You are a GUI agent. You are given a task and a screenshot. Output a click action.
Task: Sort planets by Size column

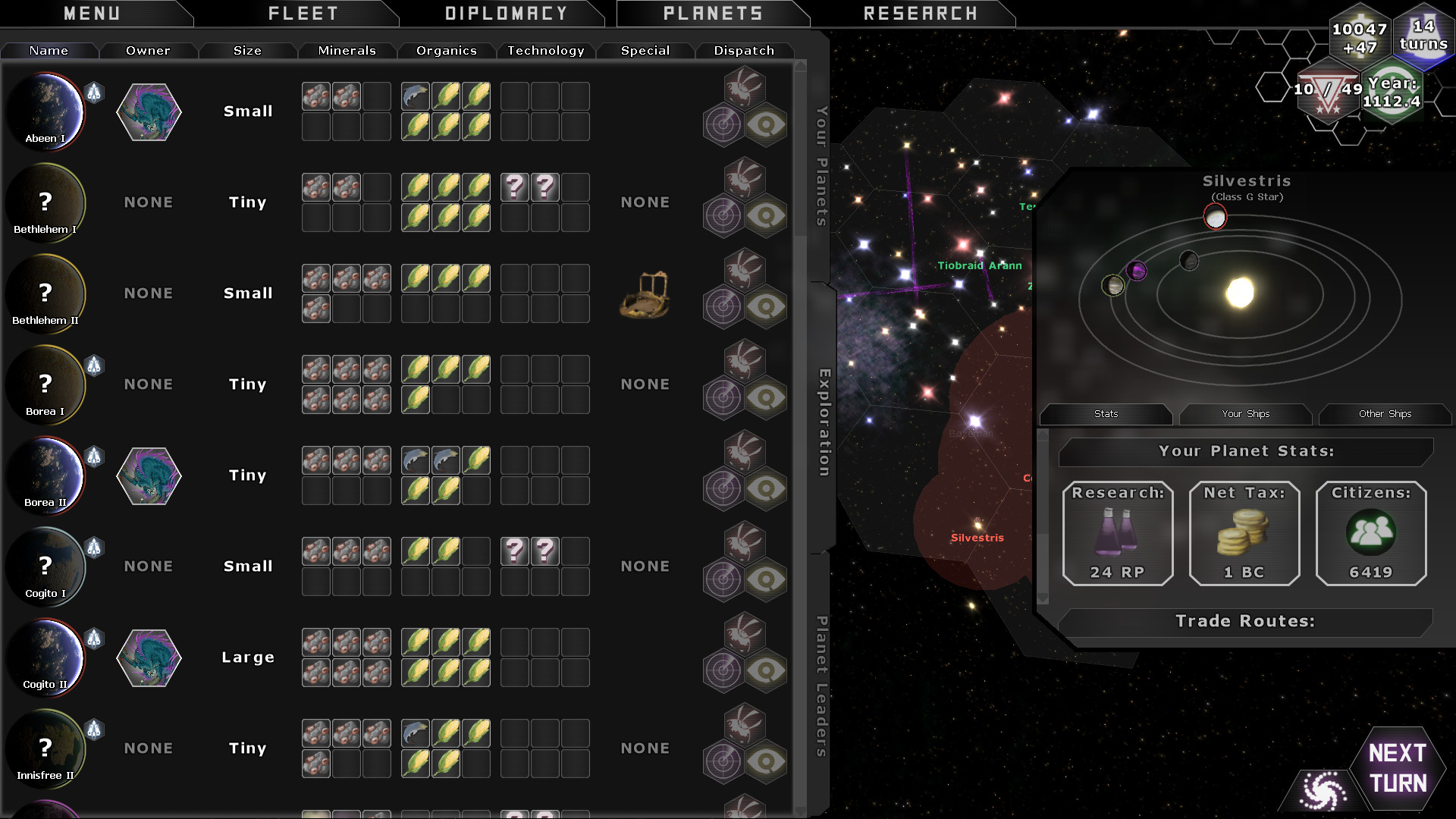tap(247, 51)
